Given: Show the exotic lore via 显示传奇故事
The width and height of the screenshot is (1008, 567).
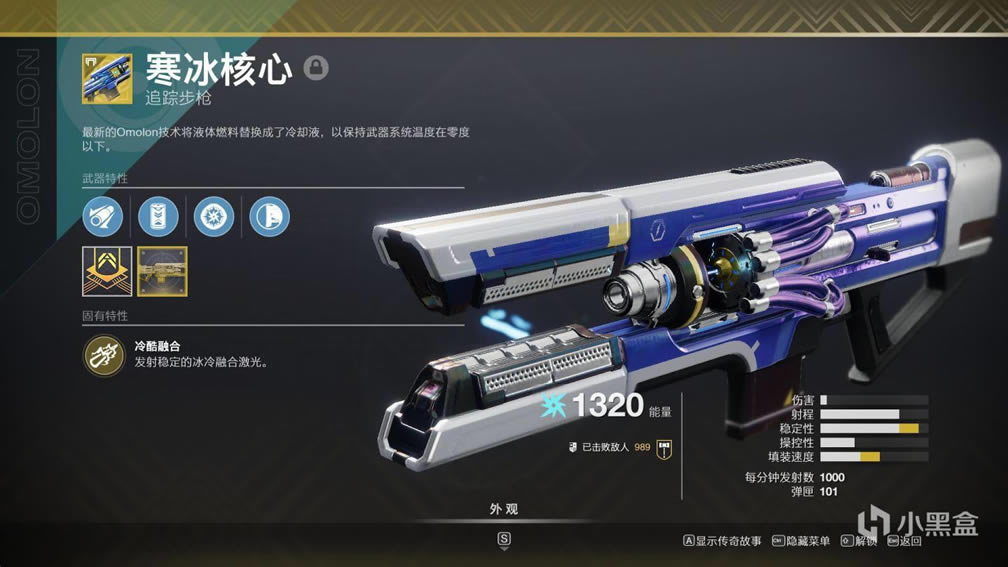Looking at the screenshot, I should click(x=721, y=541).
